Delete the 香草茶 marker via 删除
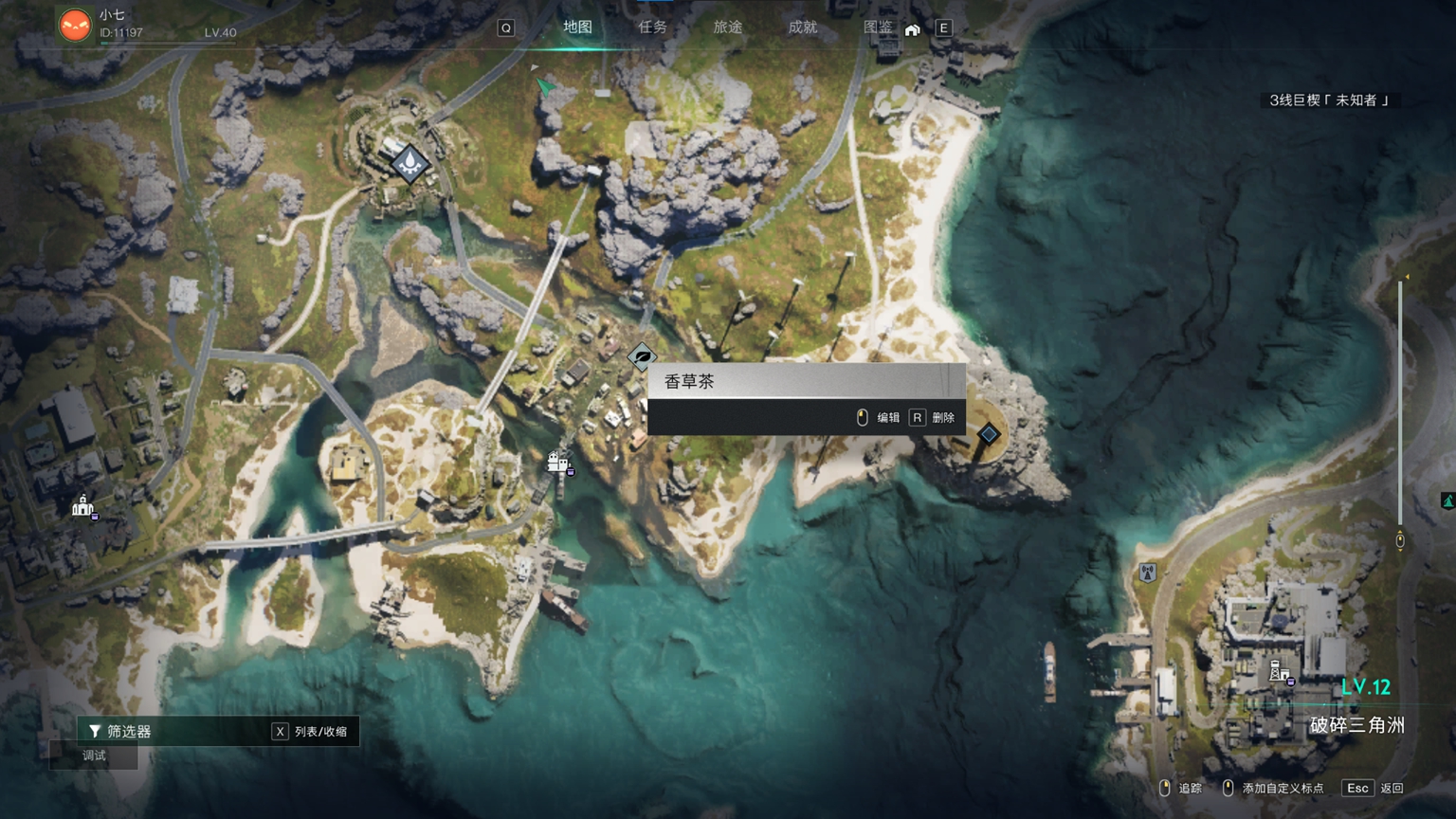 (x=933, y=417)
